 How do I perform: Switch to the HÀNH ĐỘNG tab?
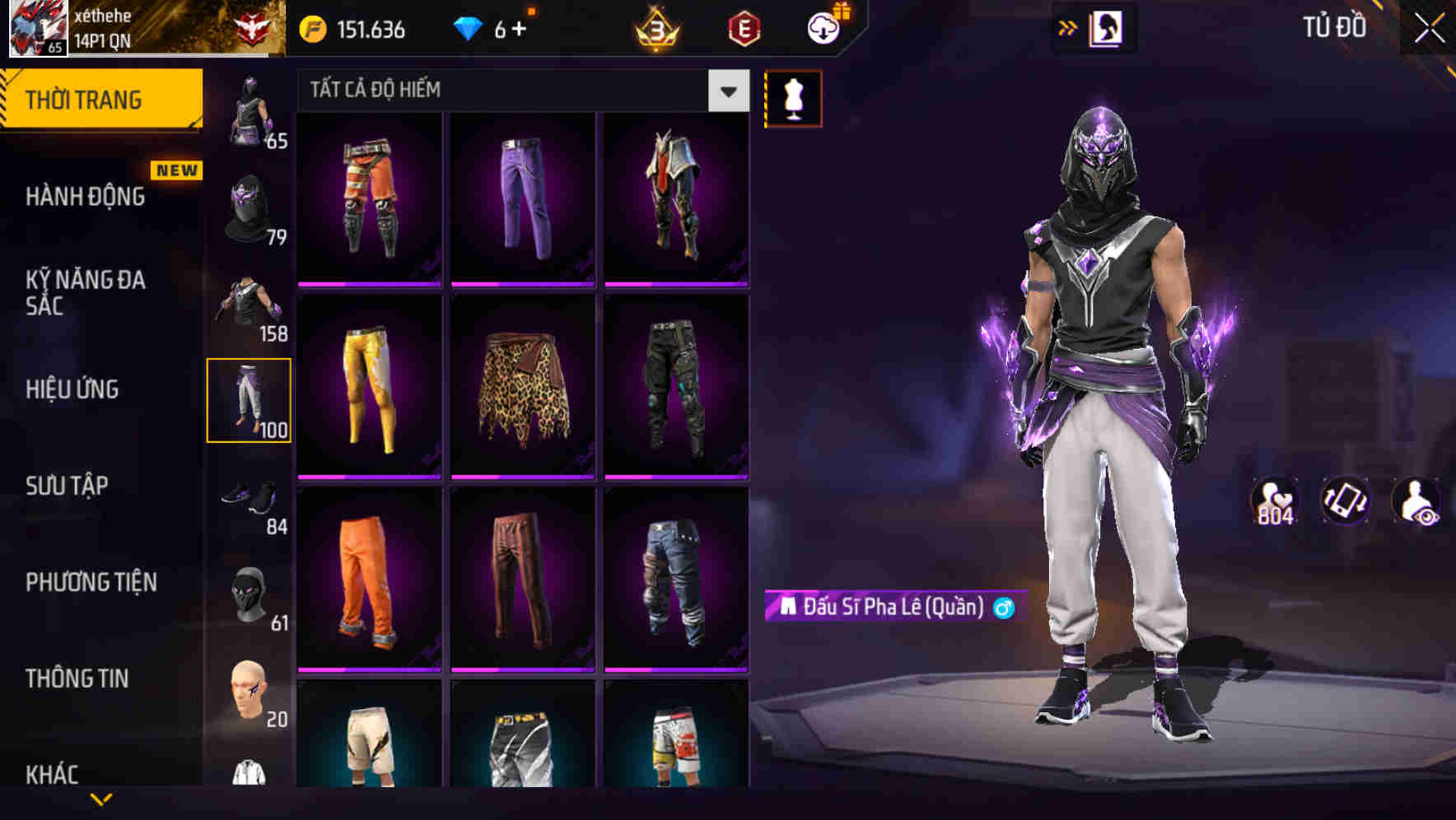(x=85, y=196)
